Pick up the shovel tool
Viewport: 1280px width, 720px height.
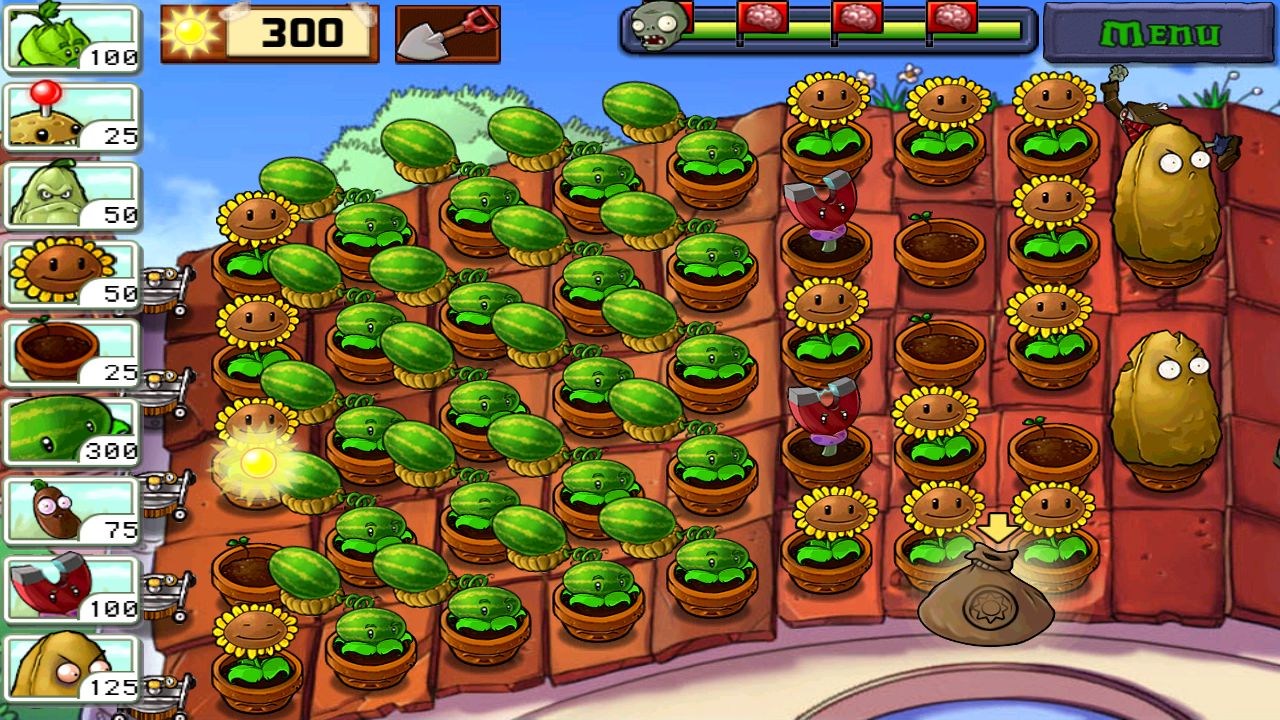click(x=447, y=33)
